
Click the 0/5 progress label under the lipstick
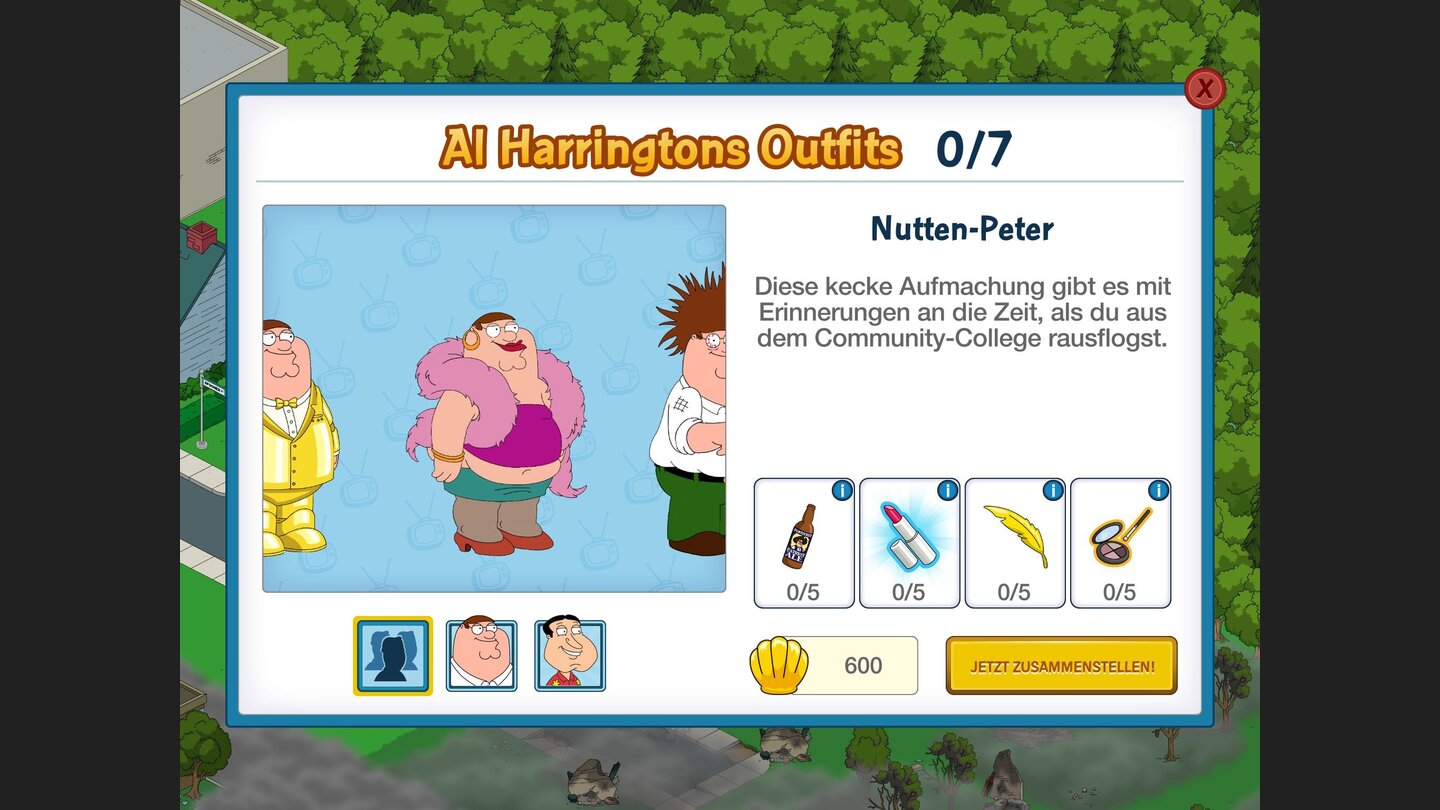(x=909, y=592)
